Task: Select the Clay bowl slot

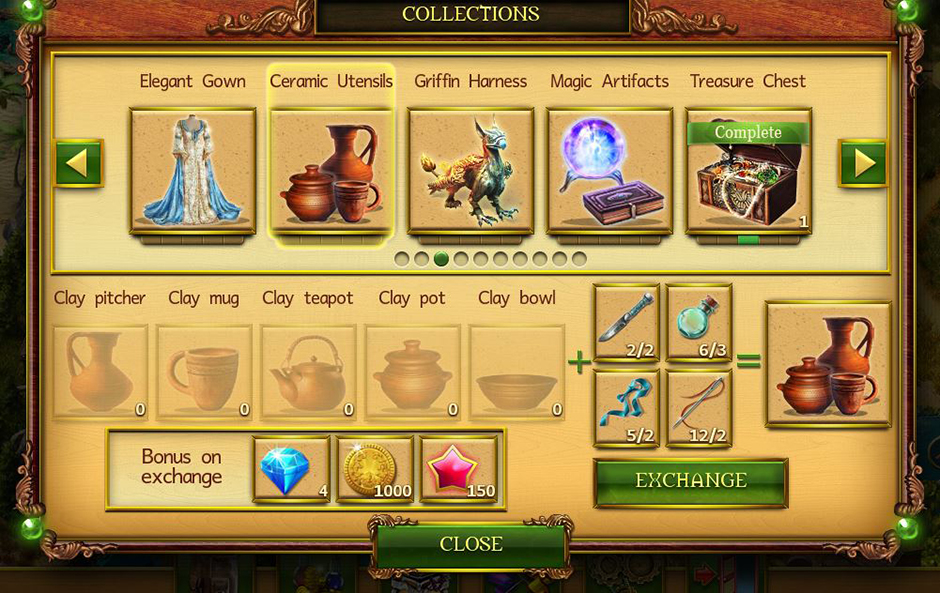Action: (516, 371)
